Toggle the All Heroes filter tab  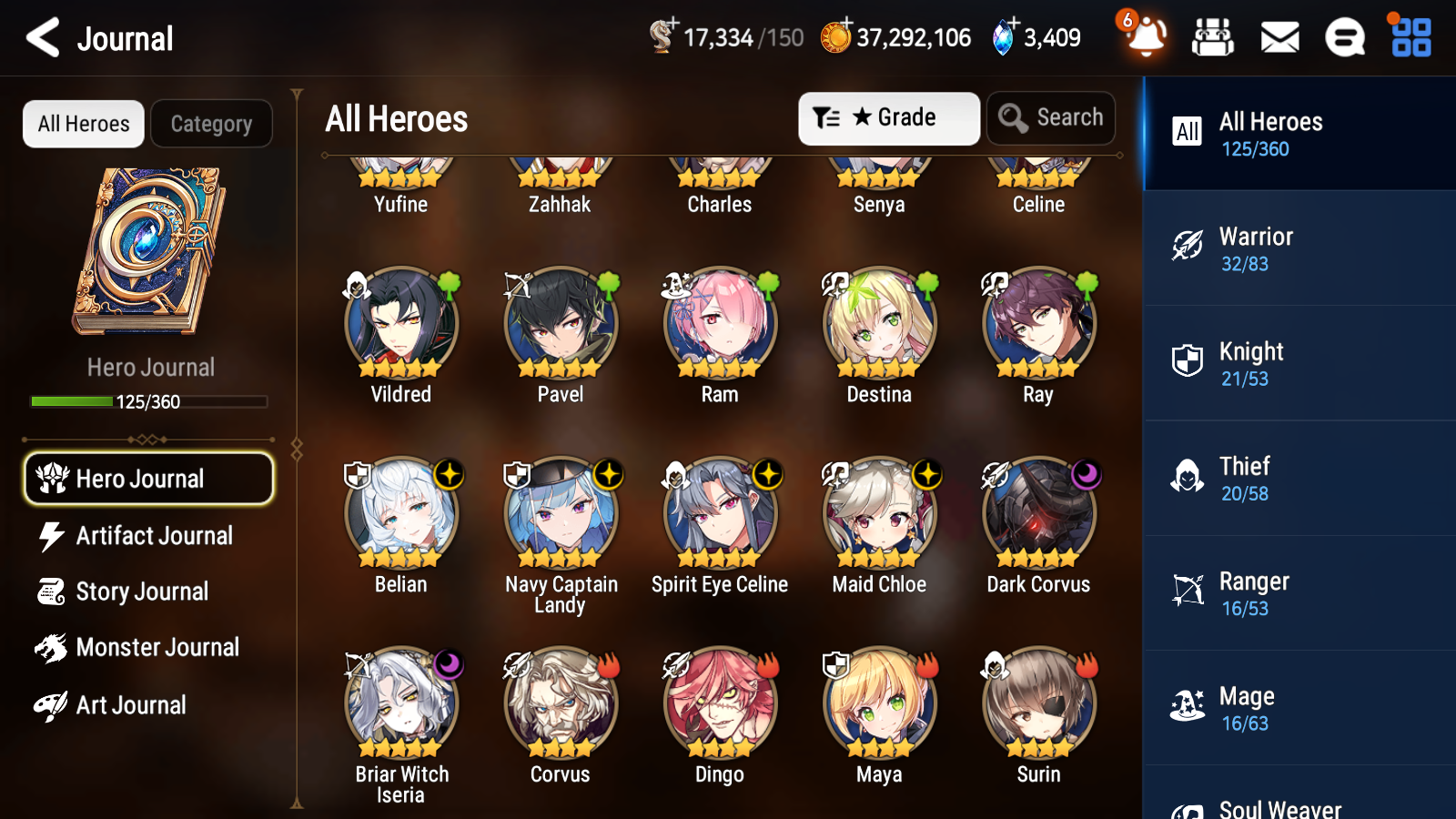[83, 124]
